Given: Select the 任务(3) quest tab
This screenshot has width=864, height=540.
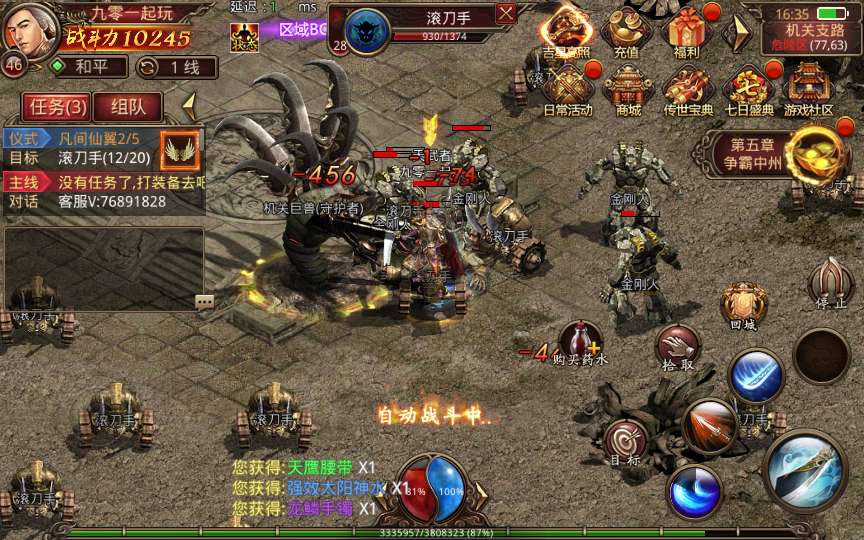Looking at the screenshot, I should (x=57, y=106).
